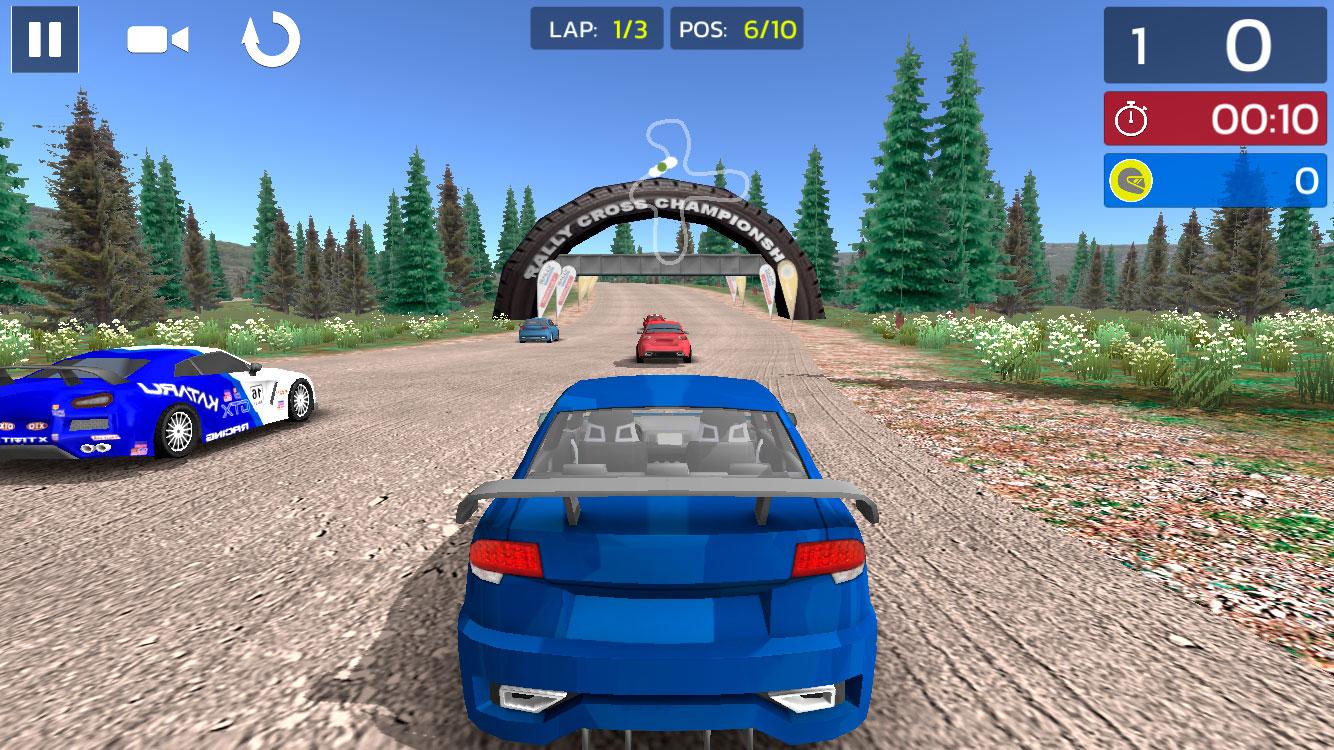
Task: Pause the race
Action: (x=45, y=39)
